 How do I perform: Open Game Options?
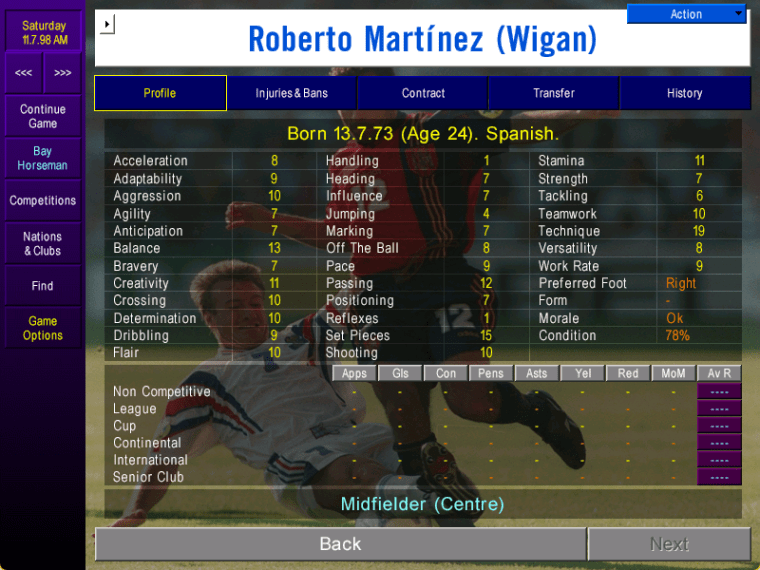(x=43, y=328)
